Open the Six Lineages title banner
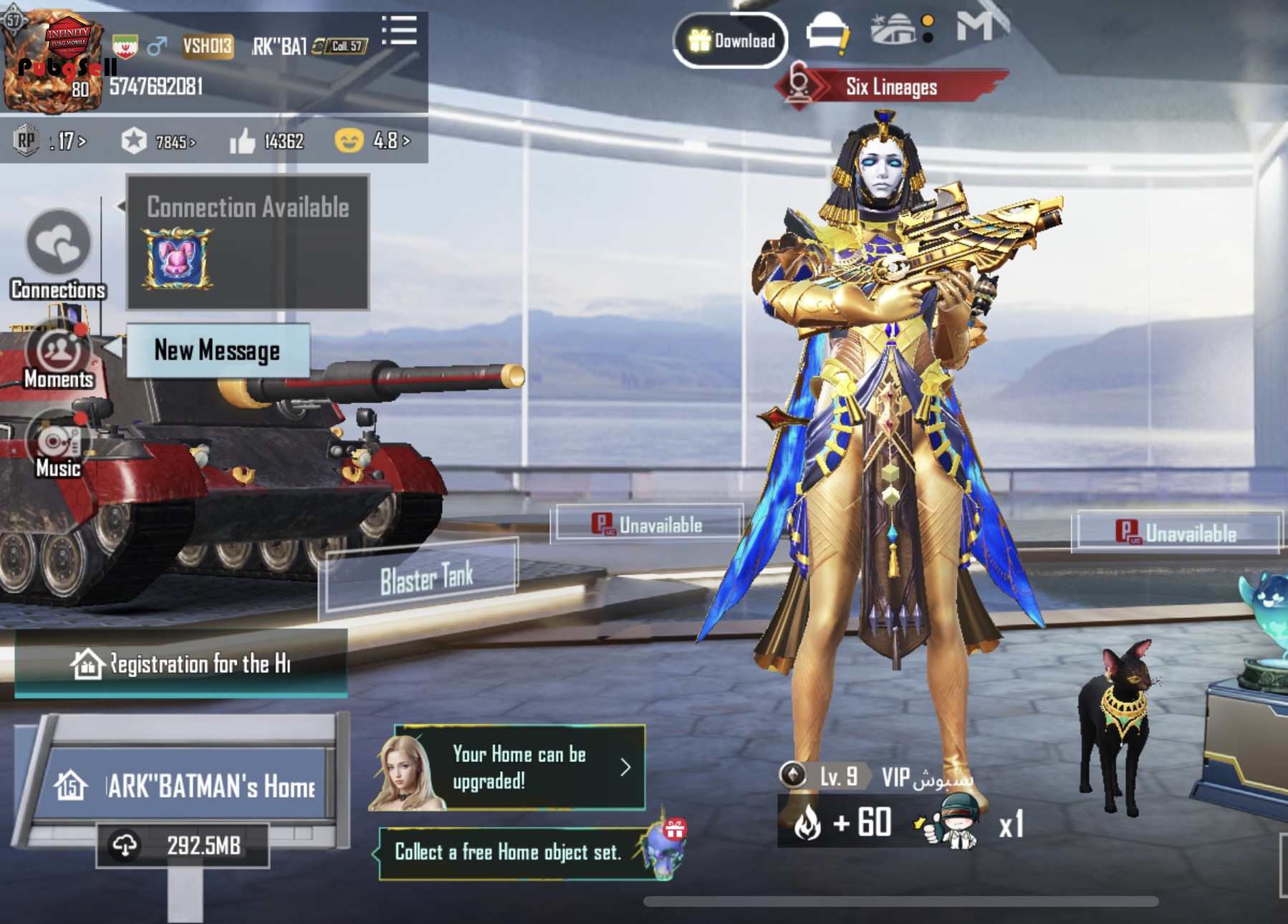The height and width of the screenshot is (924, 1288). tap(891, 87)
